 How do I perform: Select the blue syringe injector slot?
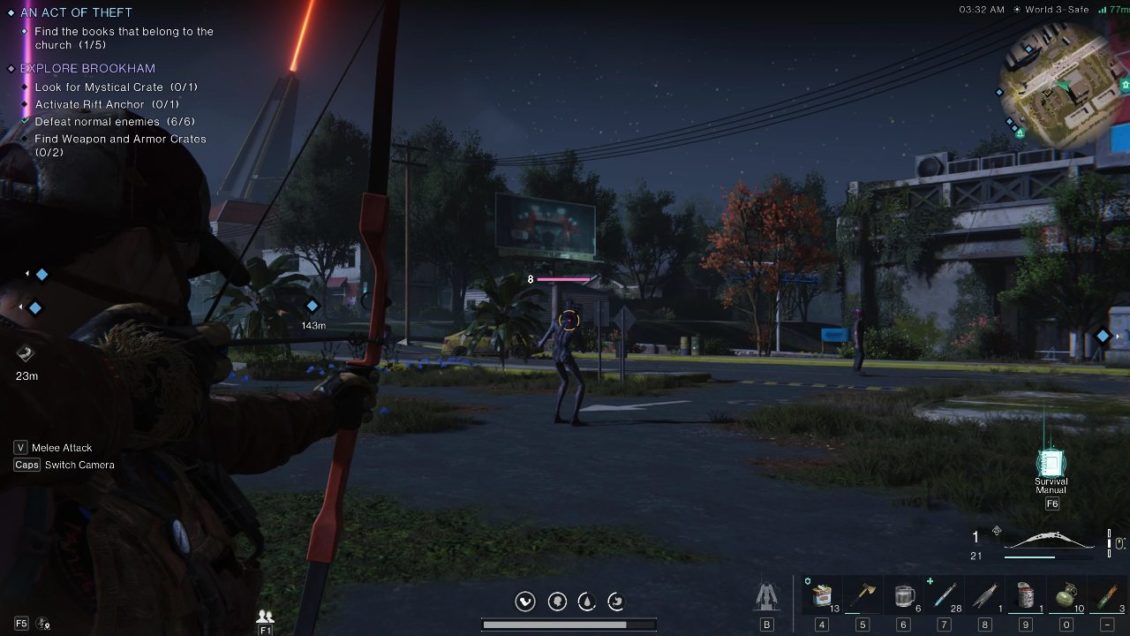944,595
